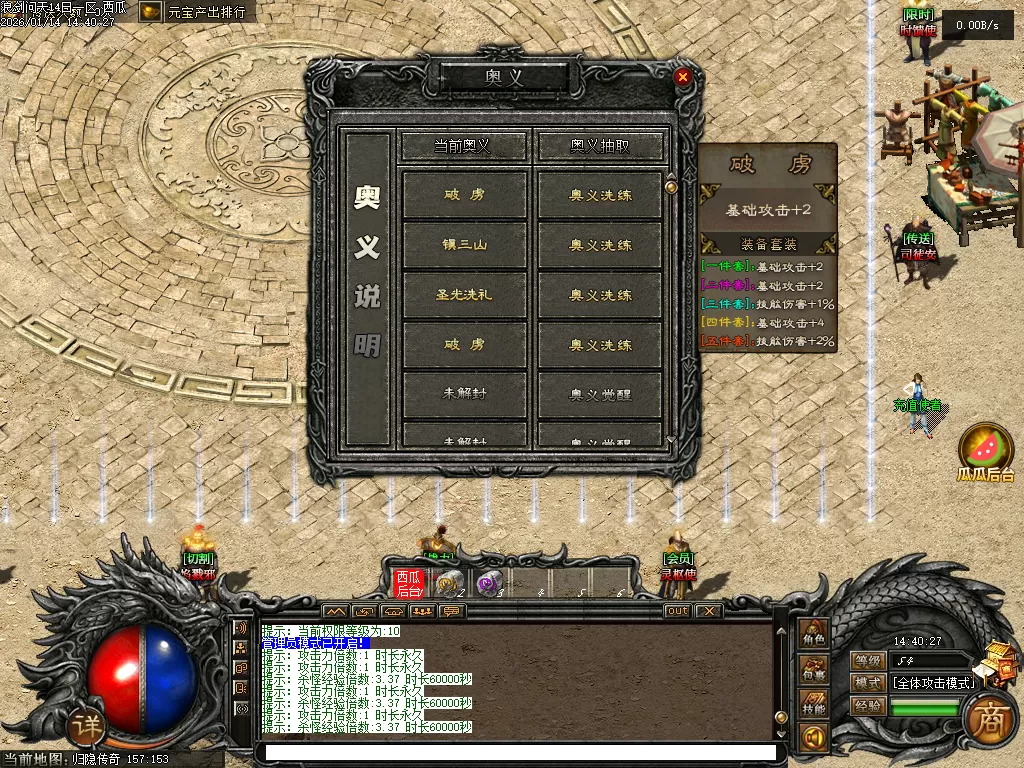Screen dimensions: 1024x768
Task: Click 奥义洗练 beside 镇三山
Action: pyautogui.click(x=600, y=245)
